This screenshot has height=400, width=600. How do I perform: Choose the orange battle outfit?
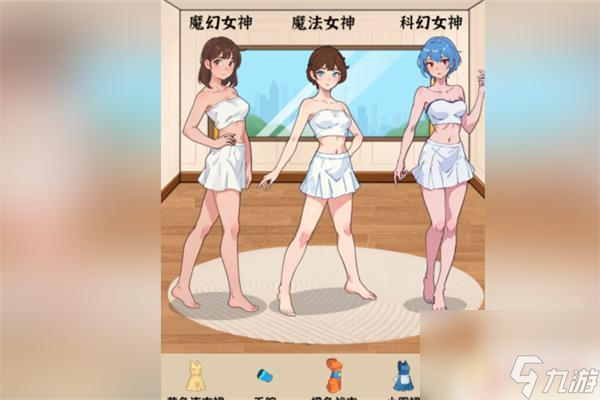click(333, 375)
